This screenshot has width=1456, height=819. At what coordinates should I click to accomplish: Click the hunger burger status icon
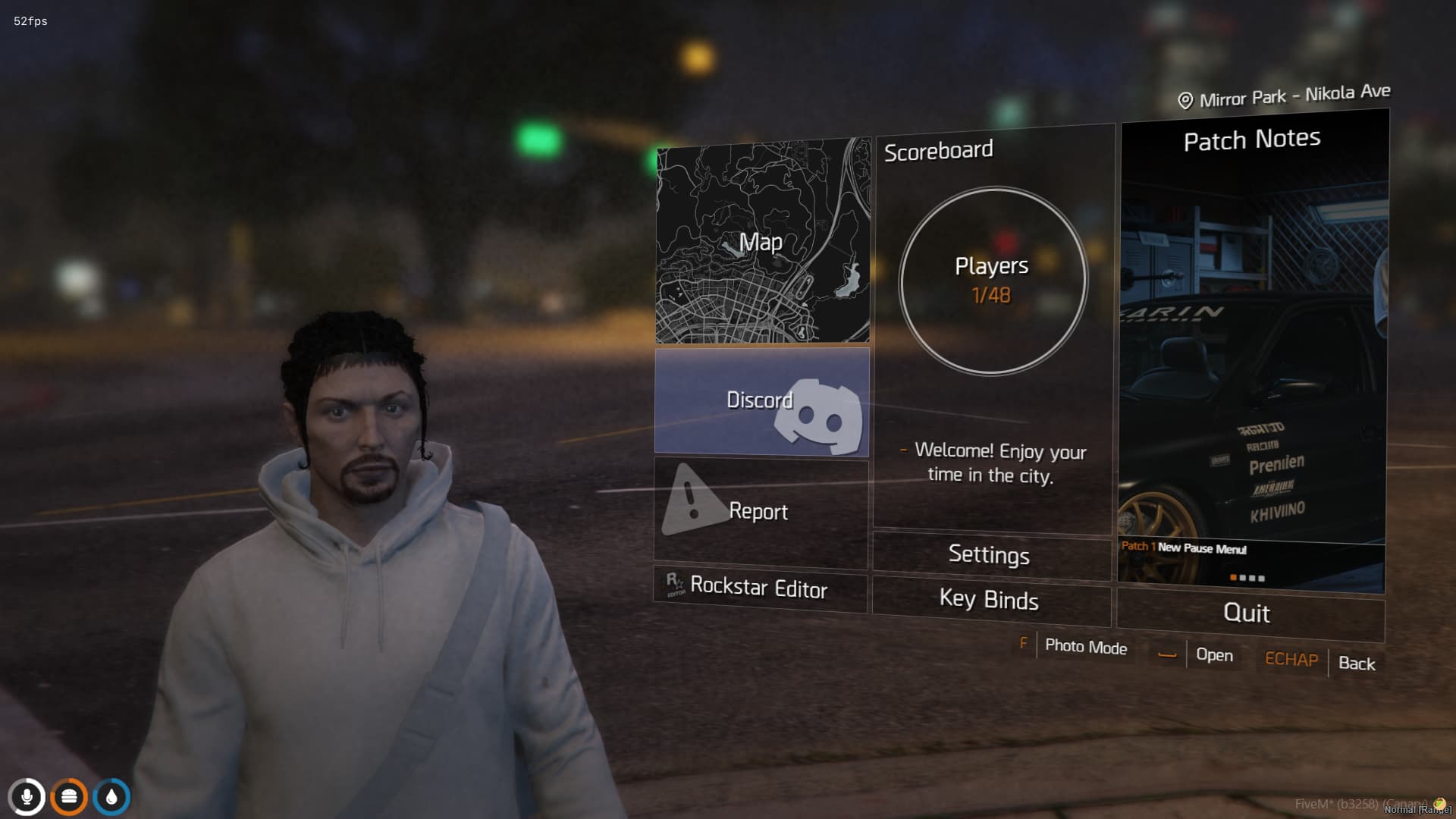click(70, 797)
